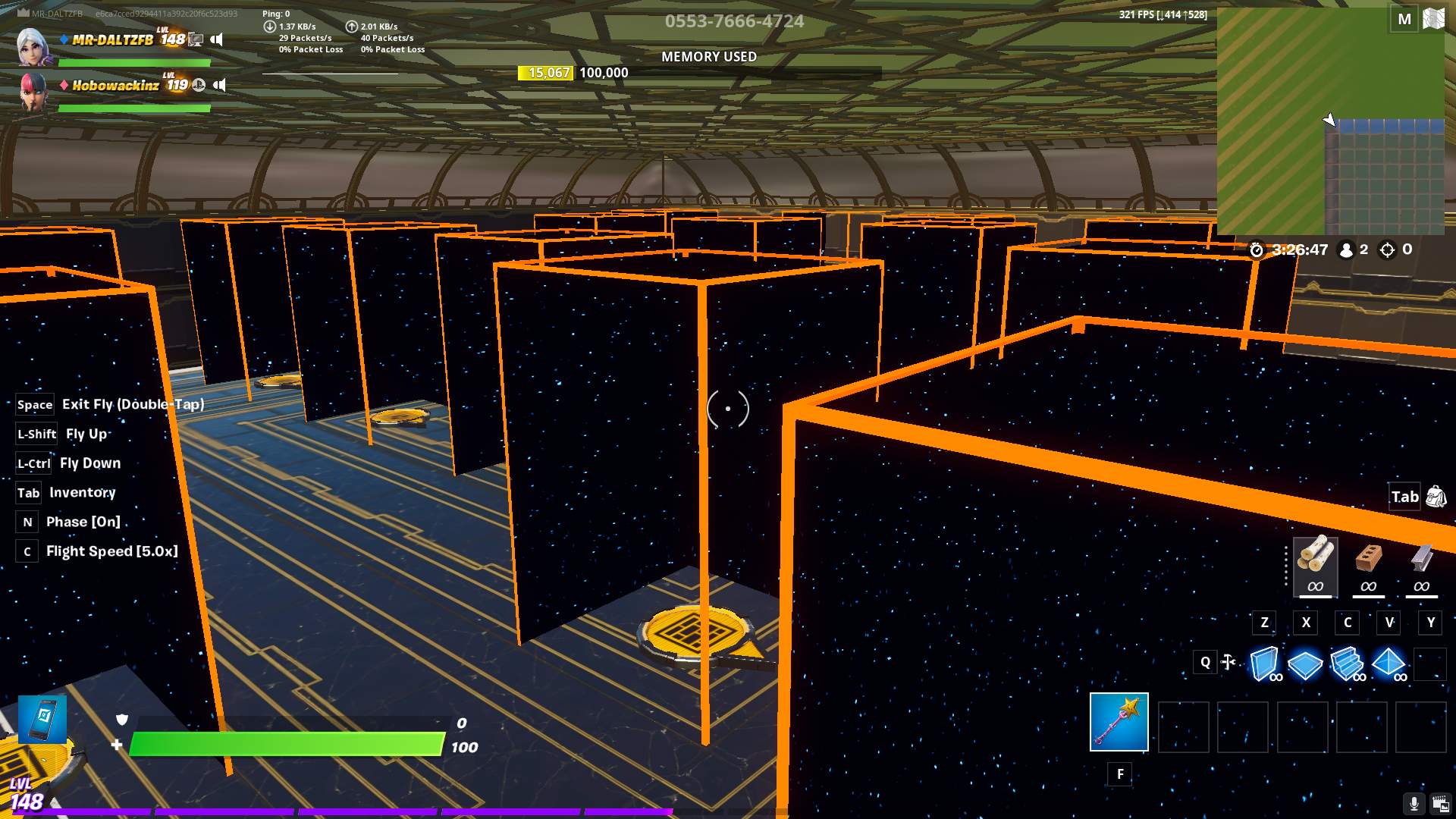This screenshot has width=1456, height=819.
Task: Toggle the microphone icon
Action: [1414, 804]
